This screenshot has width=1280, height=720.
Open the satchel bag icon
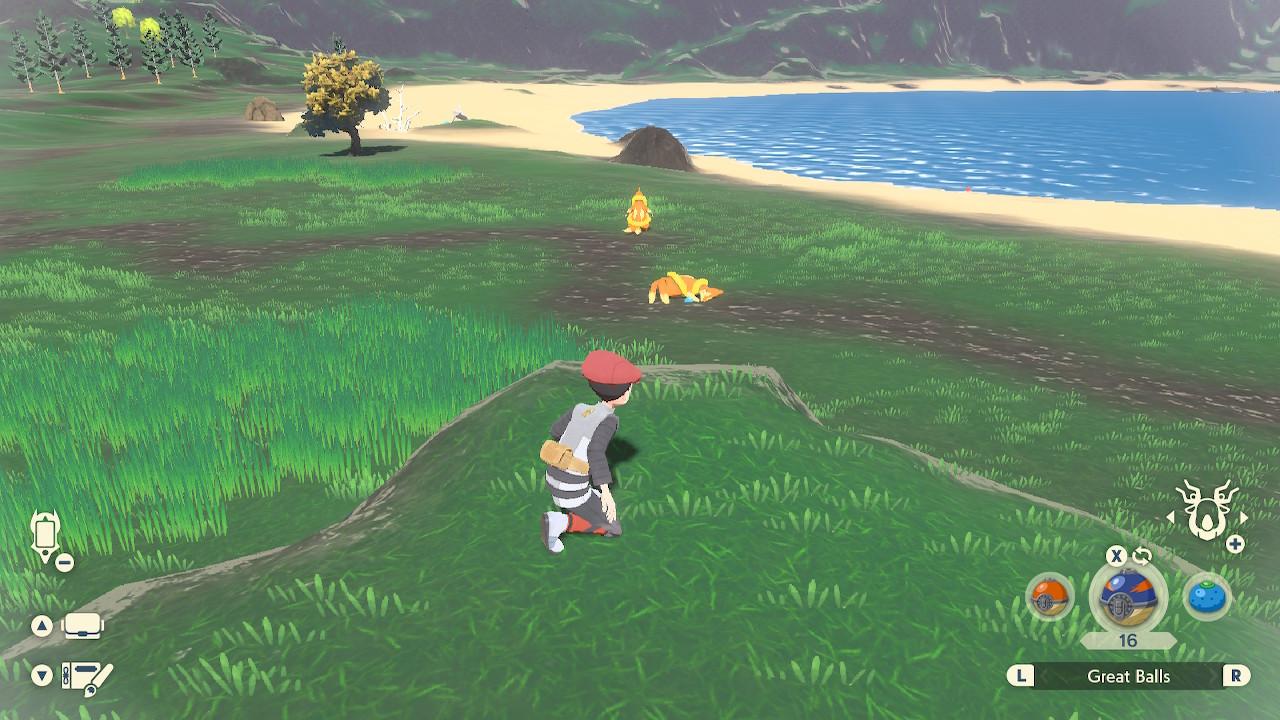[x=83, y=627]
